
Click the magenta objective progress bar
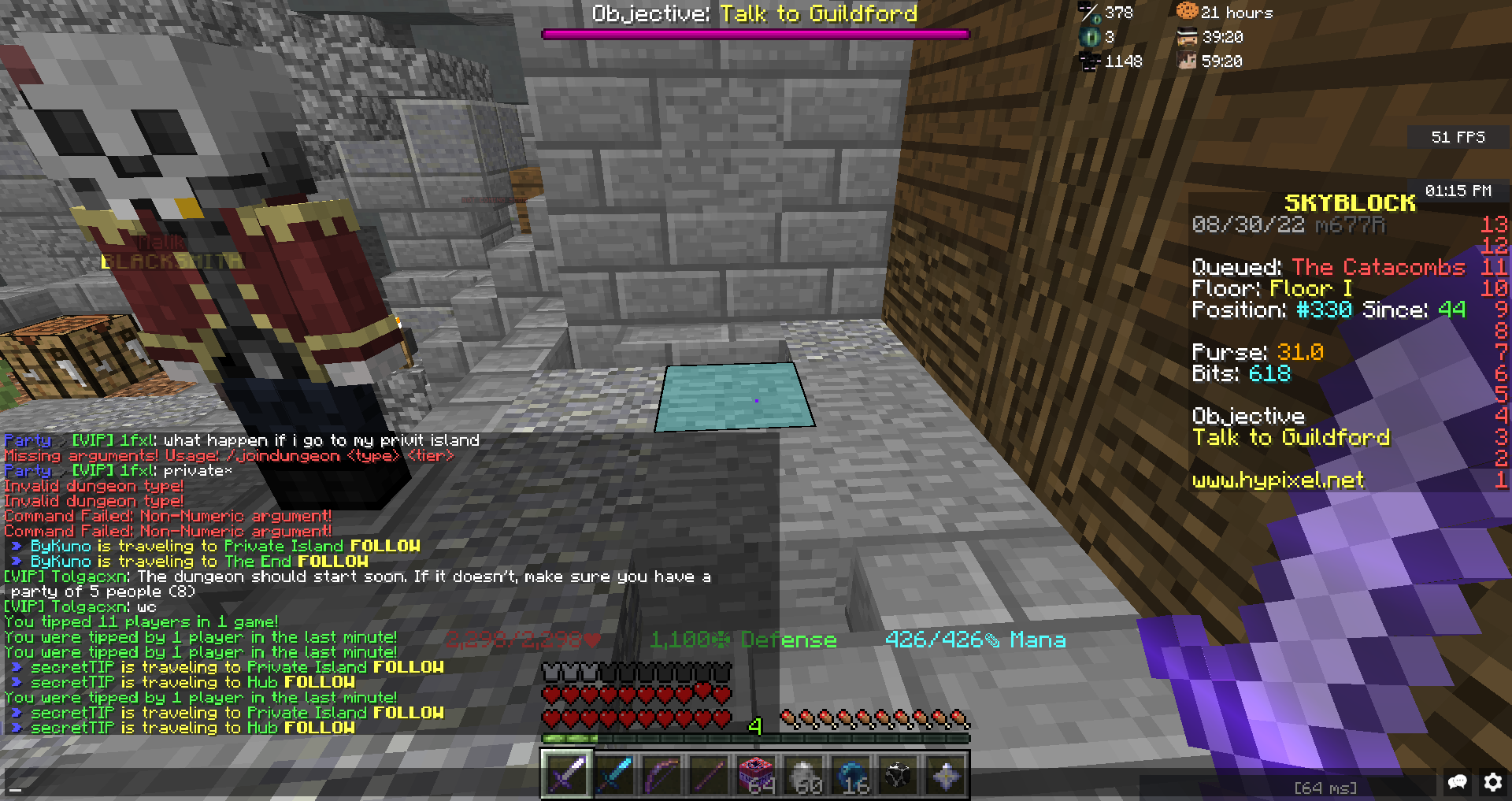(754, 33)
